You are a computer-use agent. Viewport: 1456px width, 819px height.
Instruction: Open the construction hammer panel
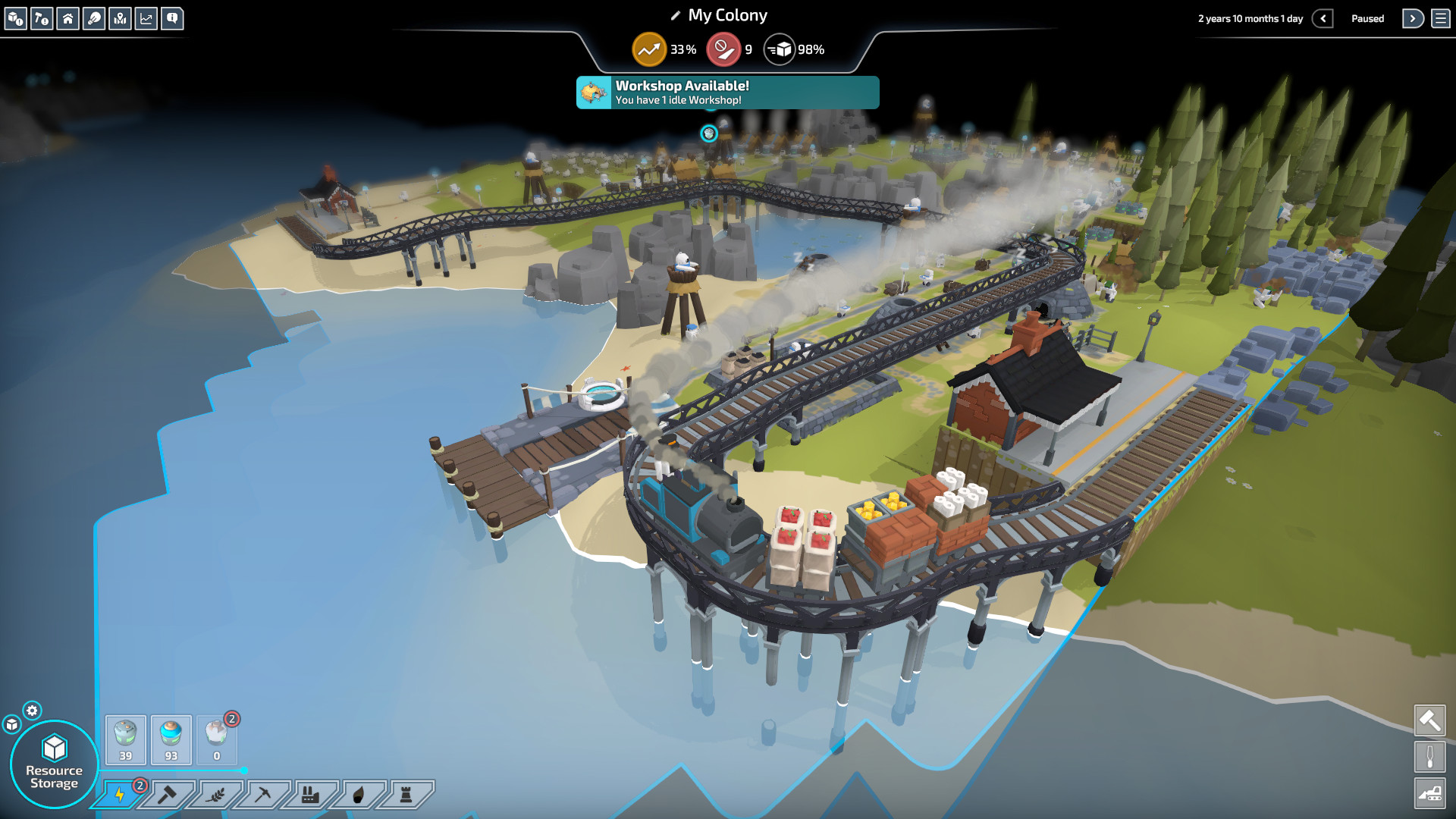point(42,19)
